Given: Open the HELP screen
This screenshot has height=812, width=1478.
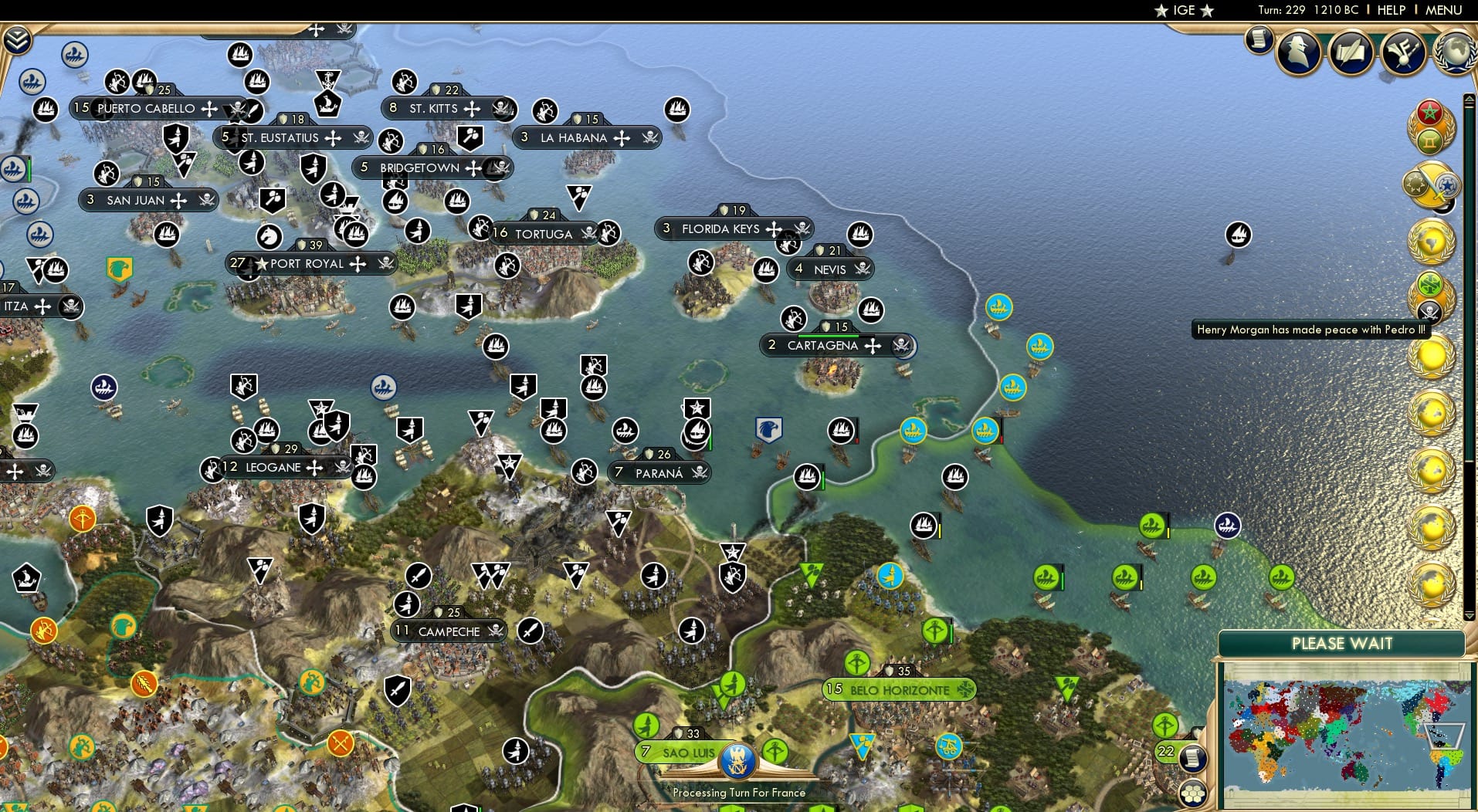Looking at the screenshot, I should (x=1390, y=10).
